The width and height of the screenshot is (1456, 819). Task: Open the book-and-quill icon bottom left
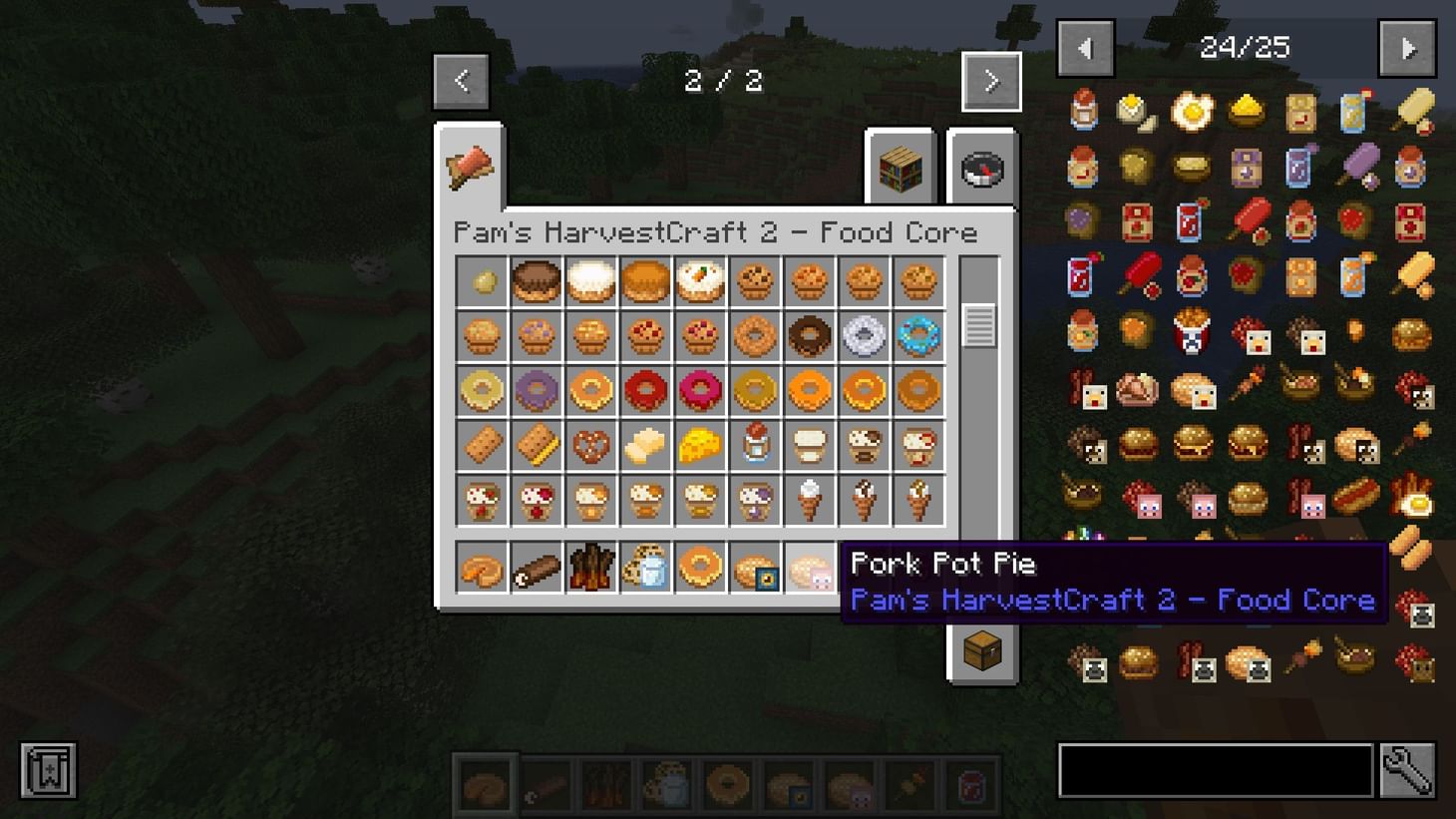pyautogui.click(x=47, y=769)
